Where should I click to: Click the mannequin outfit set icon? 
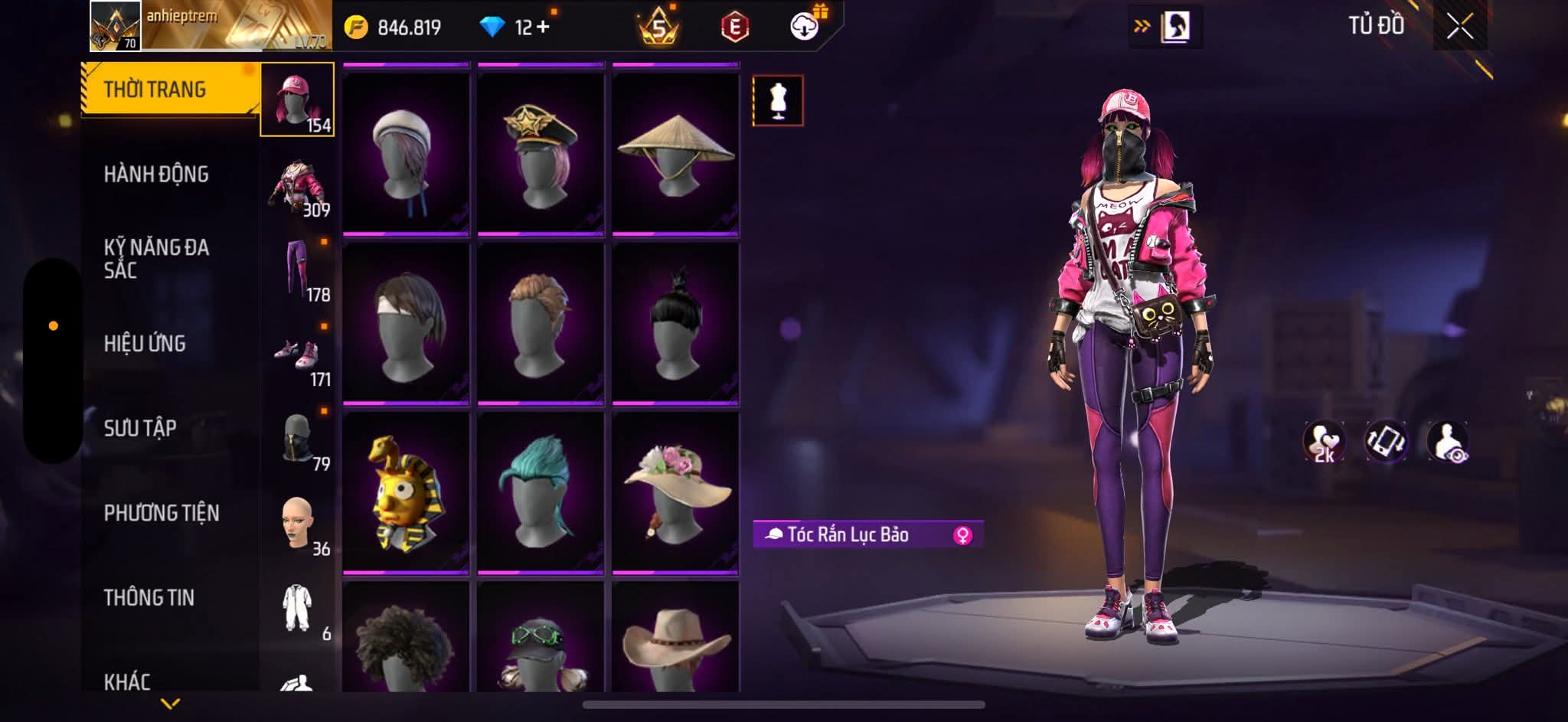coord(778,100)
